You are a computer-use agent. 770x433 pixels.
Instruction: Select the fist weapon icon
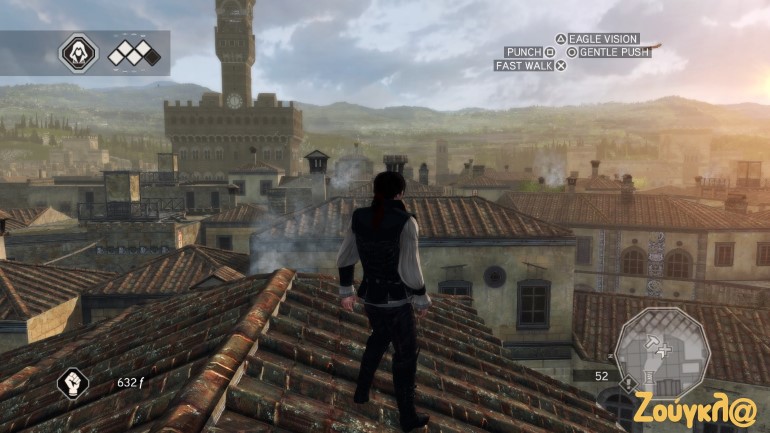(73, 381)
